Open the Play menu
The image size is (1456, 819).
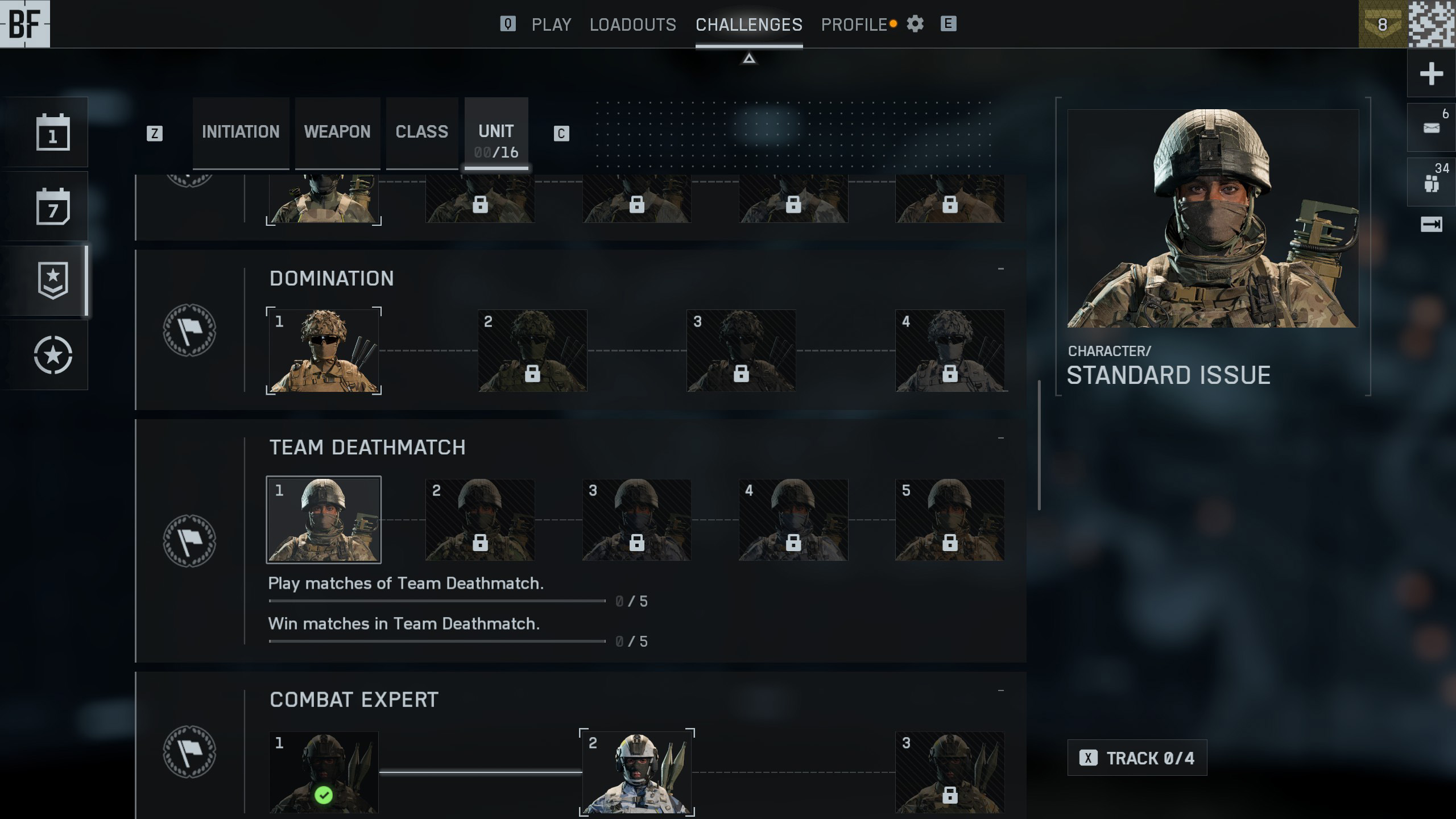551,24
